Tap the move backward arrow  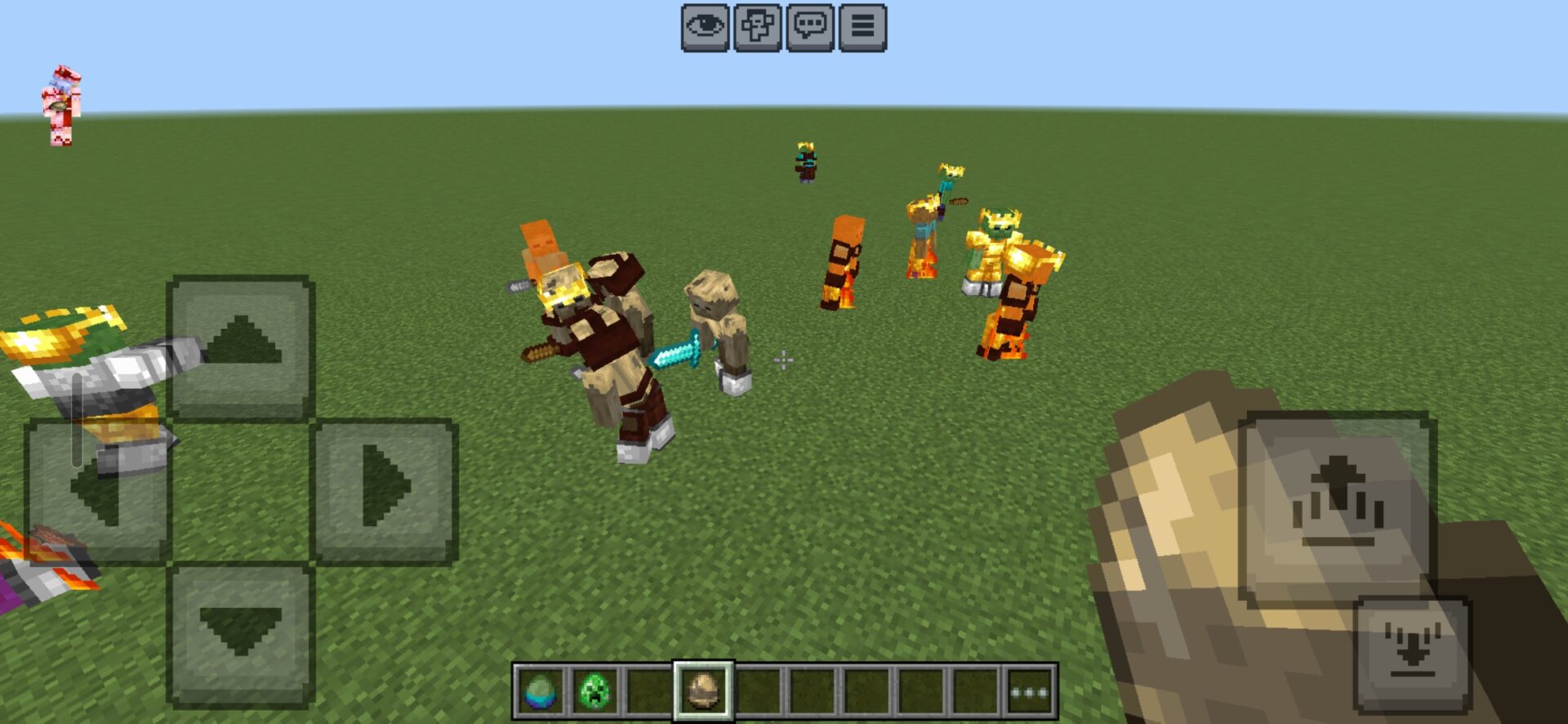pos(241,634)
